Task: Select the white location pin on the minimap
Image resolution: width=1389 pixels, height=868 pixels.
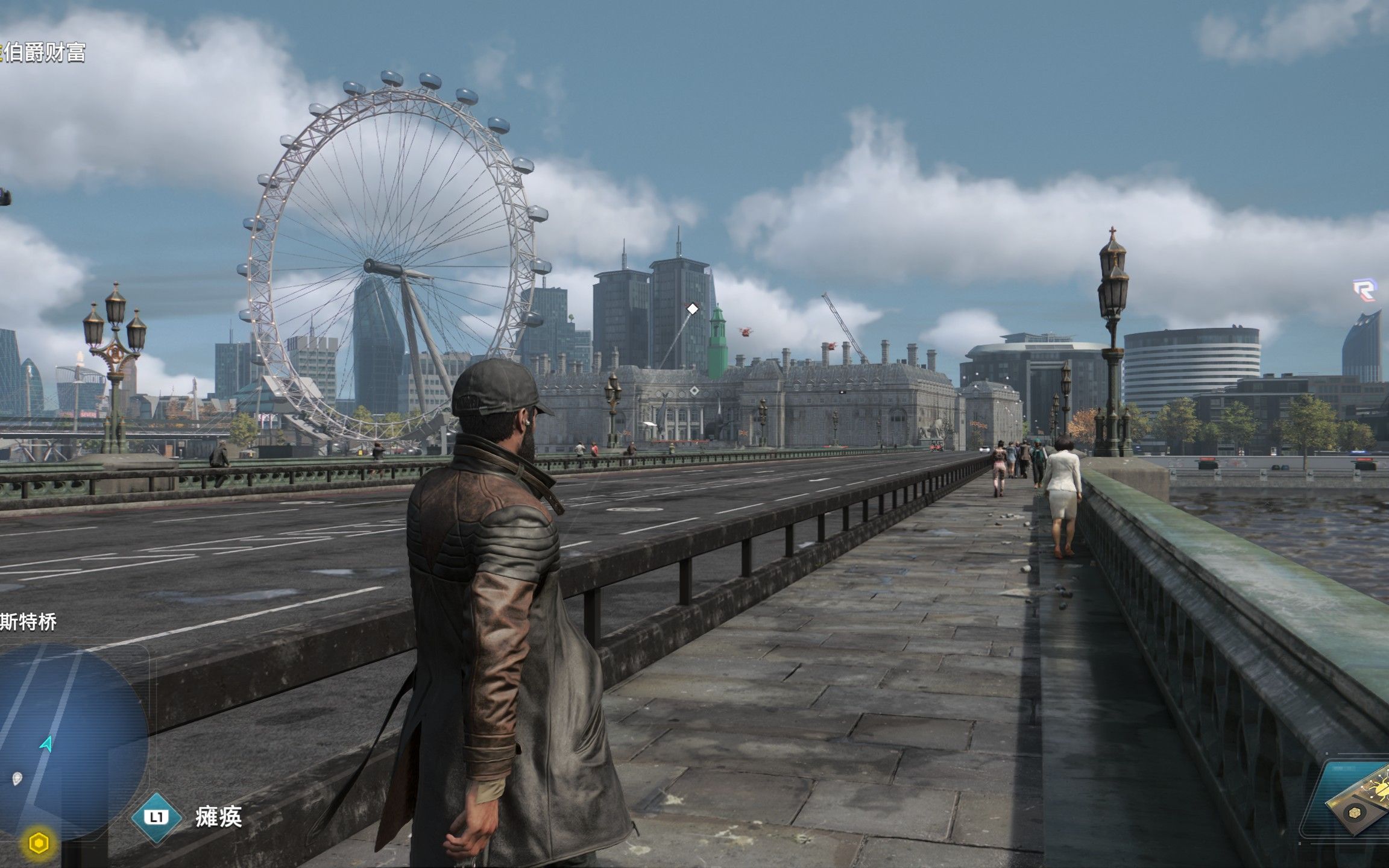Action: pos(17,778)
